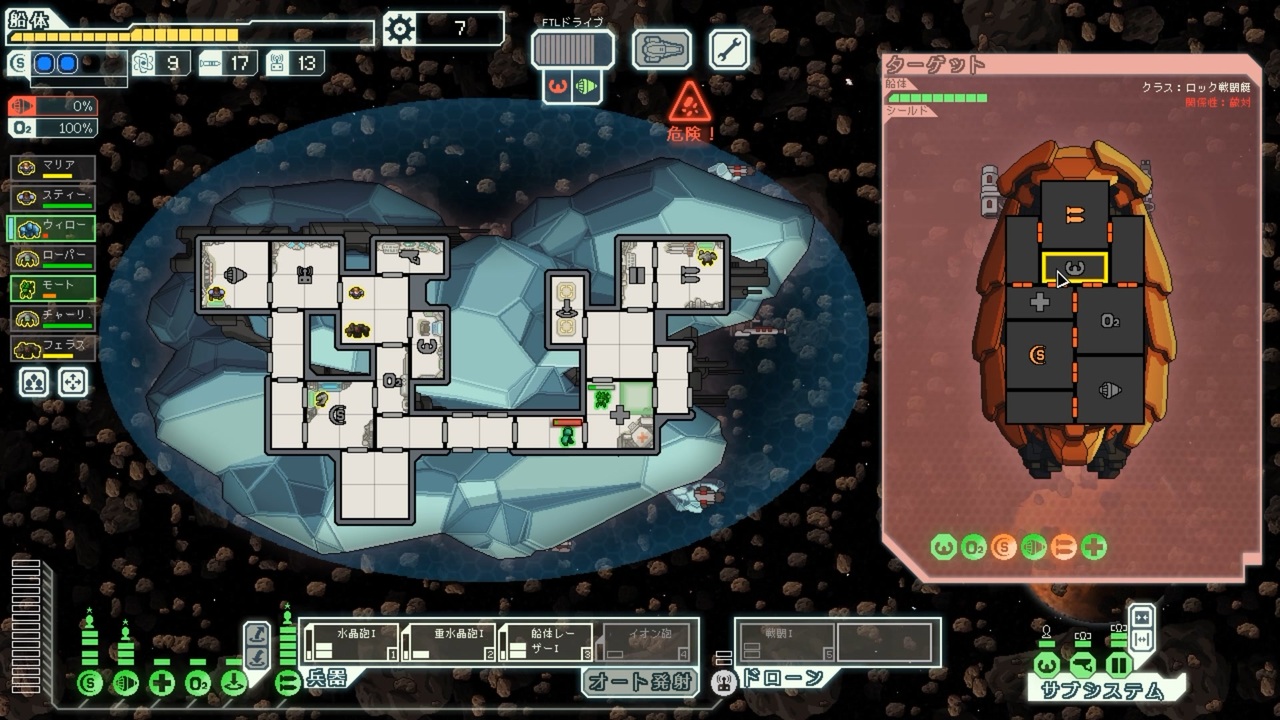Click the shields system power icon

tap(90, 683)
